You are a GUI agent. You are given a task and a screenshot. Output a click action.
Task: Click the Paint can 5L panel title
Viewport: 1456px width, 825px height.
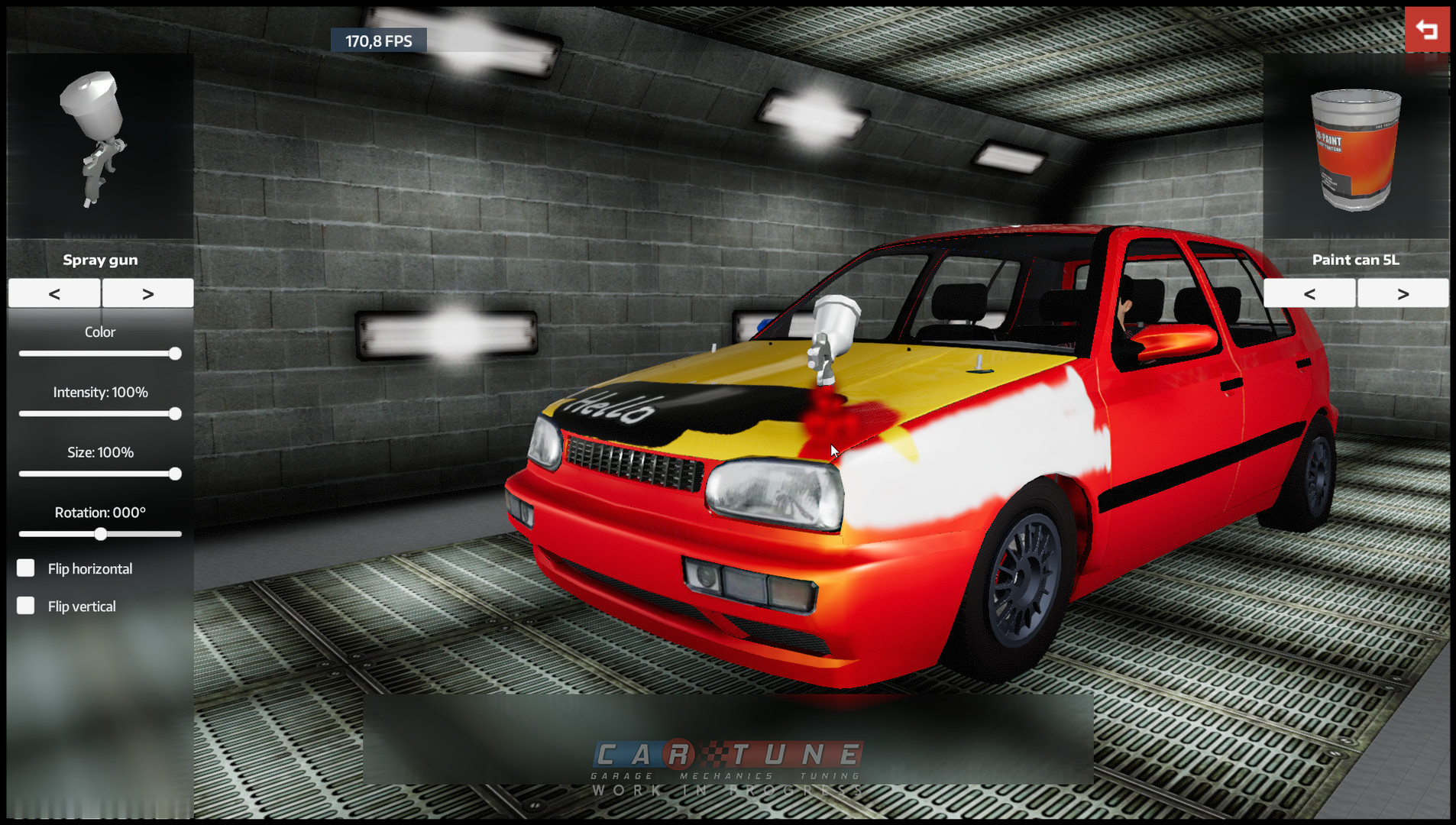coord(1355,259)
